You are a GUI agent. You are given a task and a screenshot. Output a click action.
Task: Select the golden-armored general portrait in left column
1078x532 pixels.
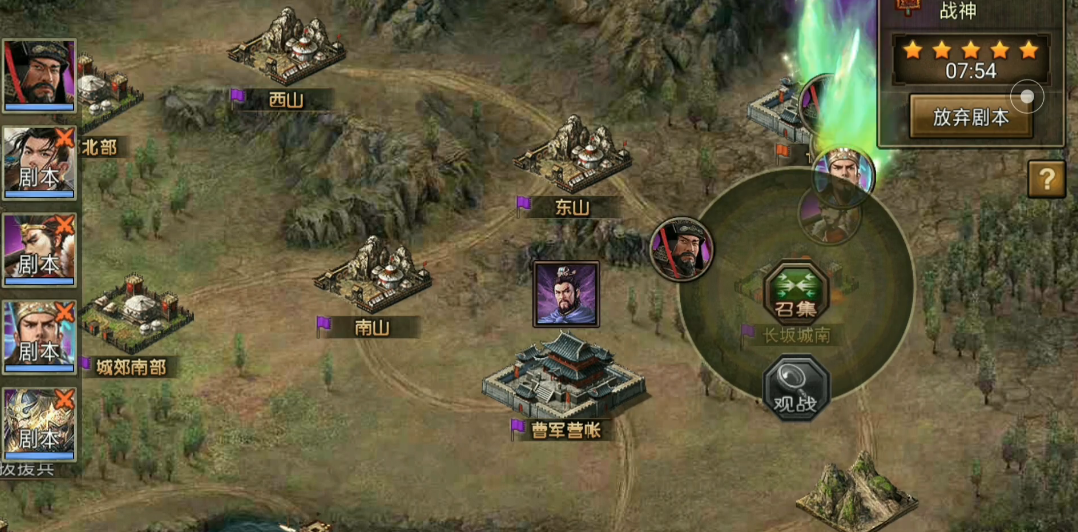pos(40,423)
